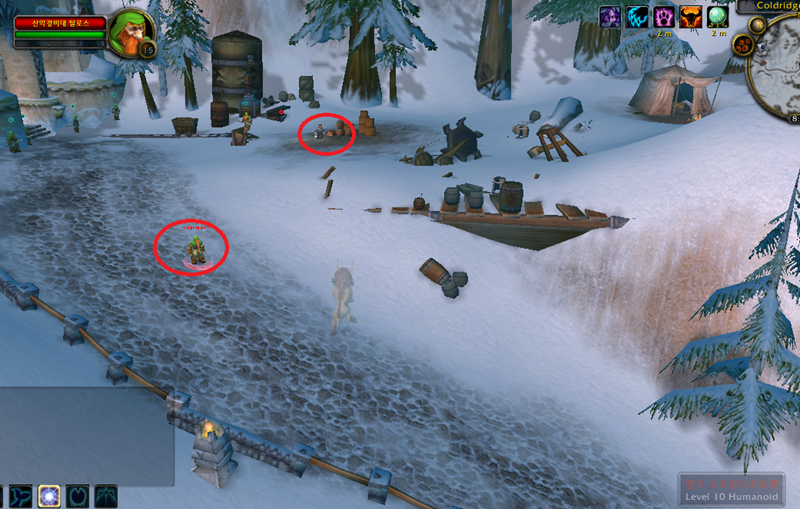Viewport: 800px width, 509px height.
Task: Select the purple hooded figure buff icon
Action: tap(609, 17)
